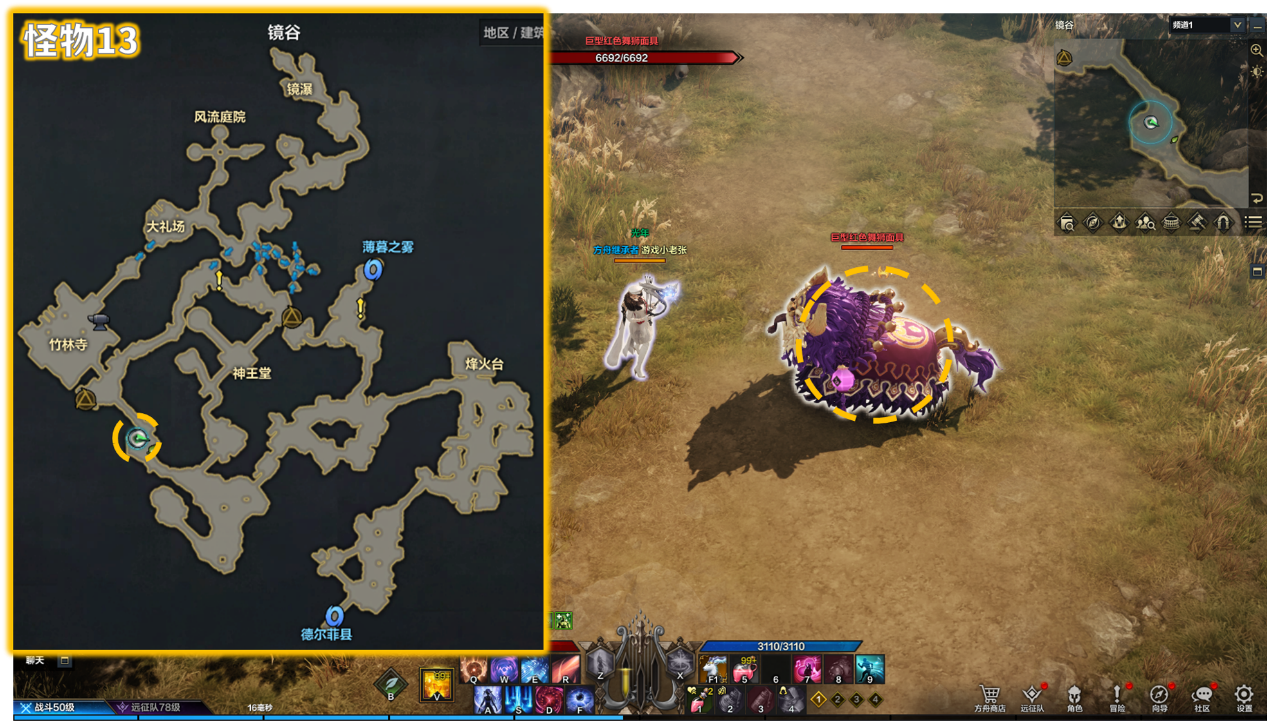Viewport: 1267px width, 721px height.
Task: Open the 社区 community menu
Action: point(1202,694)
